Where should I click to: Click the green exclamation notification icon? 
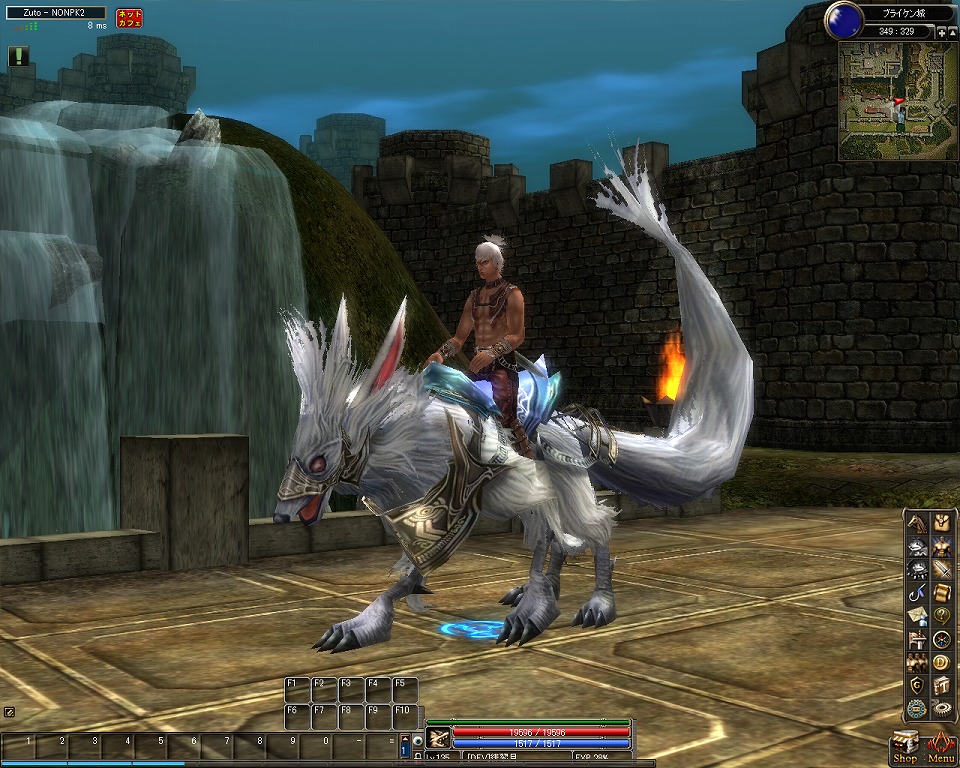tap(18, 57)
